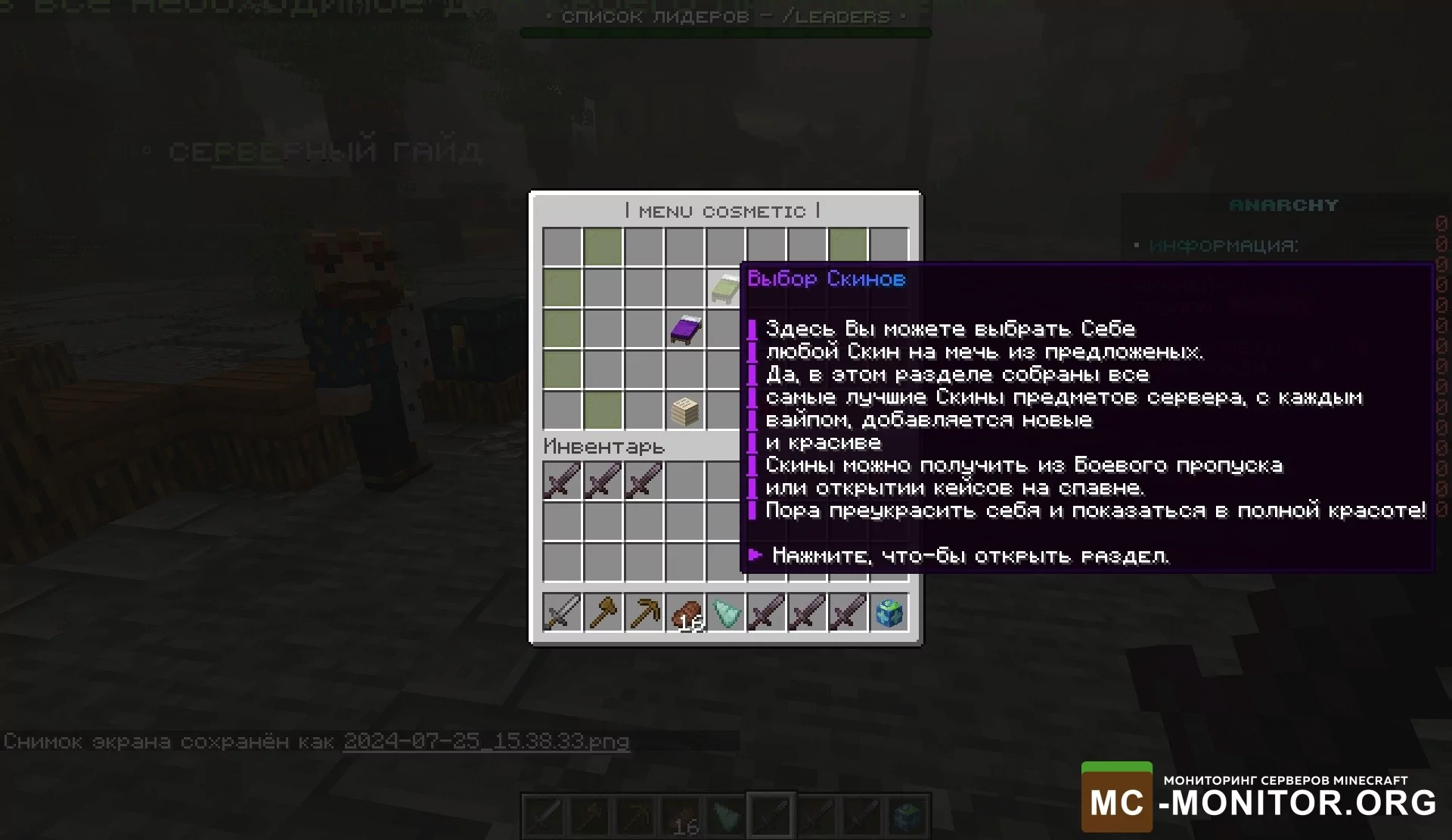Image resolution: width=1452 pixels, height=840 pixels.
Task: Select the prismarine shard hotbar item
Action: pyautogui.click(x=726, y=612)
